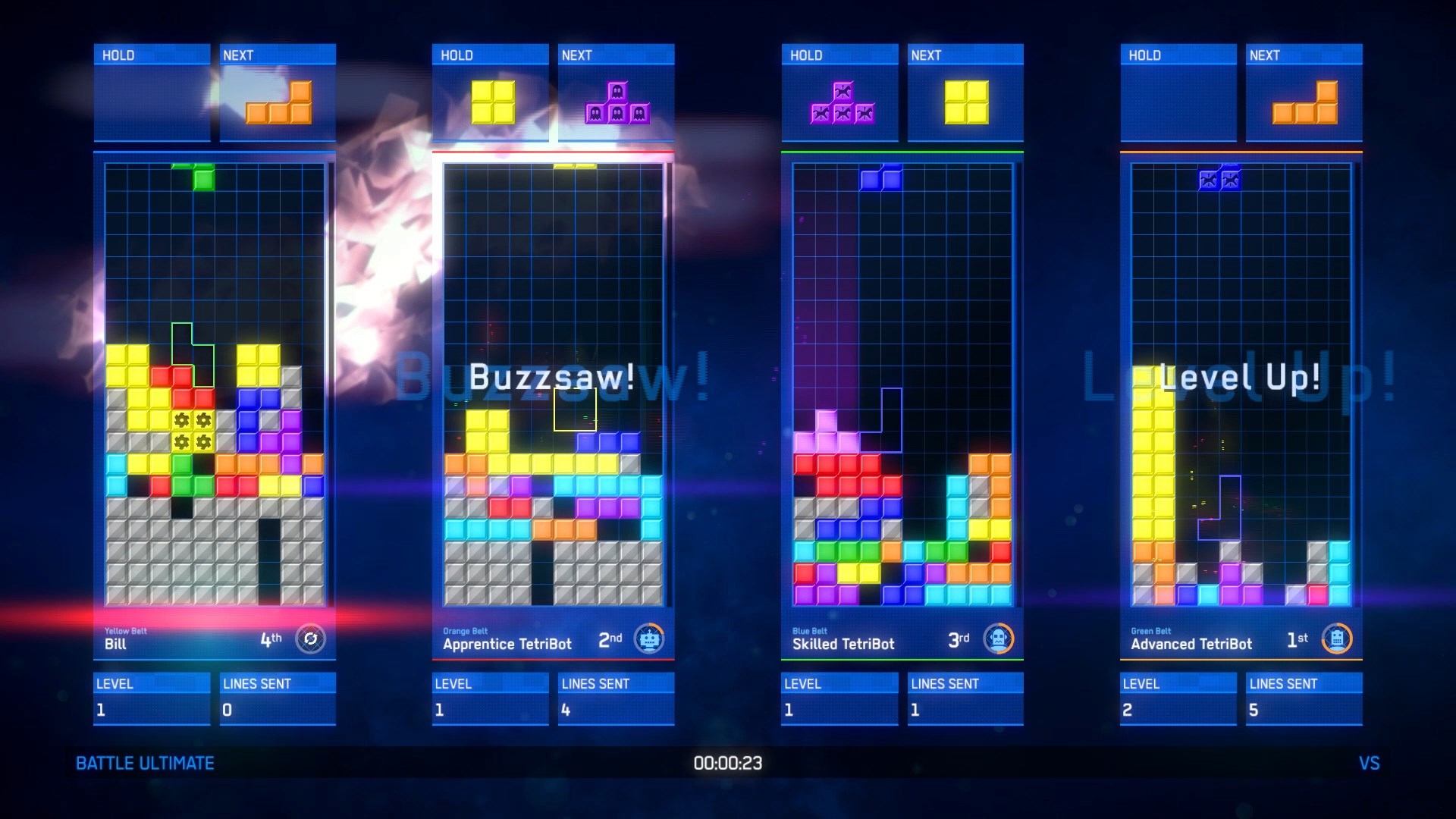Click the Advanced TetriBot robot avatar
Viewport: 1456px width, 819px height.
point(1338,639)
